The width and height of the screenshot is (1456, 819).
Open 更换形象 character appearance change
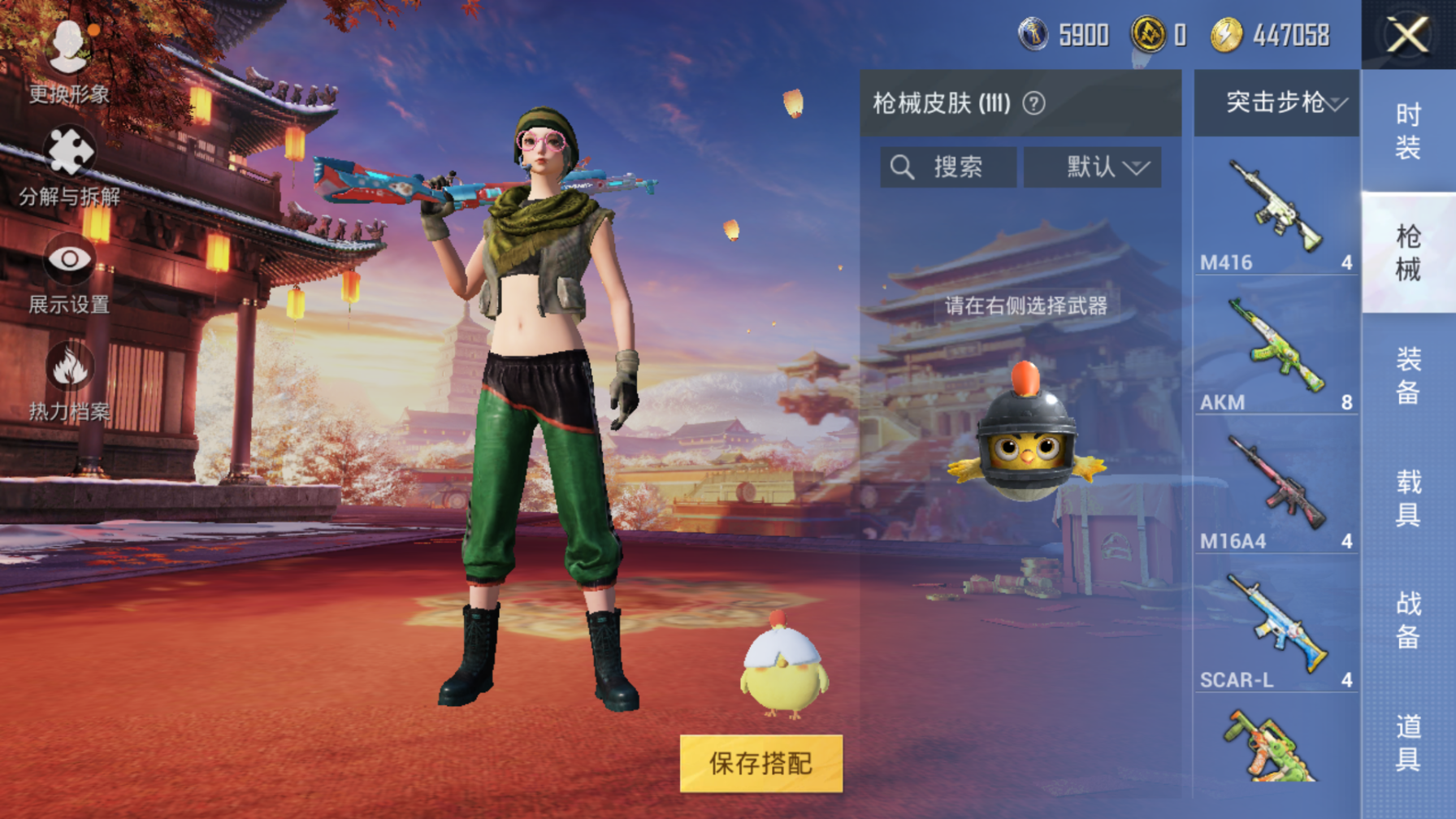pos(69,59)
